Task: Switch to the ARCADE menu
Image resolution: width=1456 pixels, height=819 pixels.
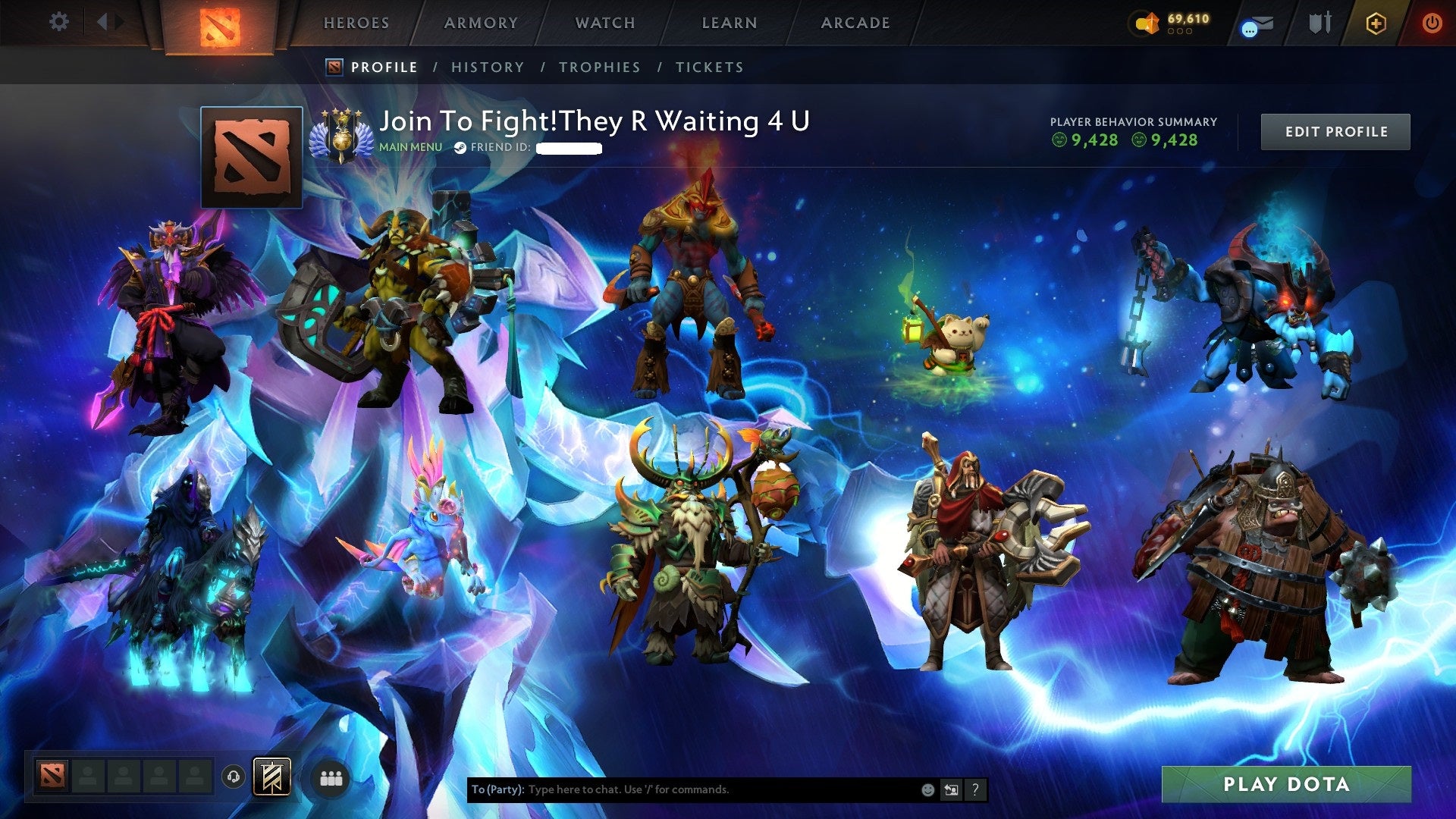Action: [855, 23]
